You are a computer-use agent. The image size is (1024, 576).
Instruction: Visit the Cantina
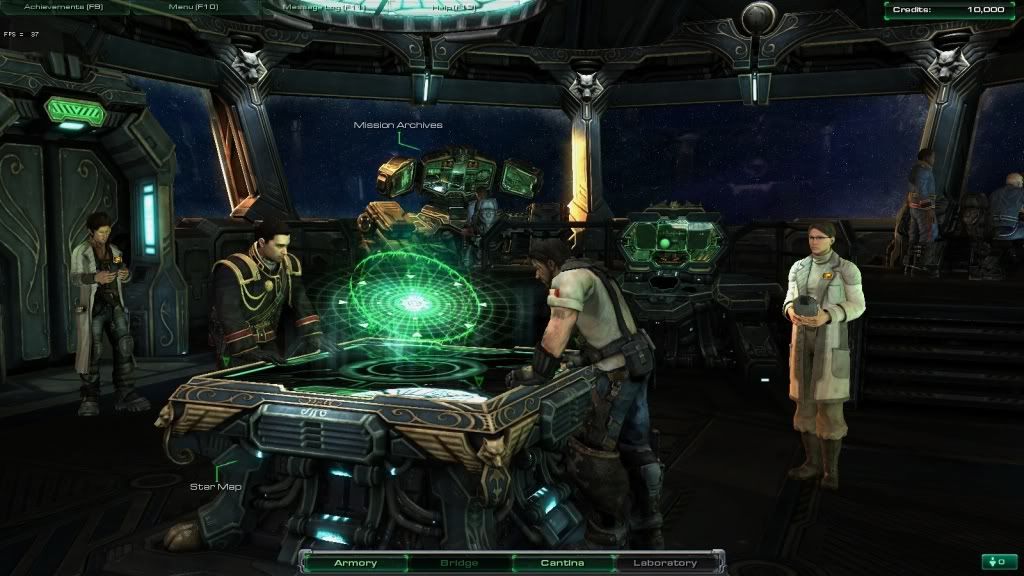click(563, 563)
